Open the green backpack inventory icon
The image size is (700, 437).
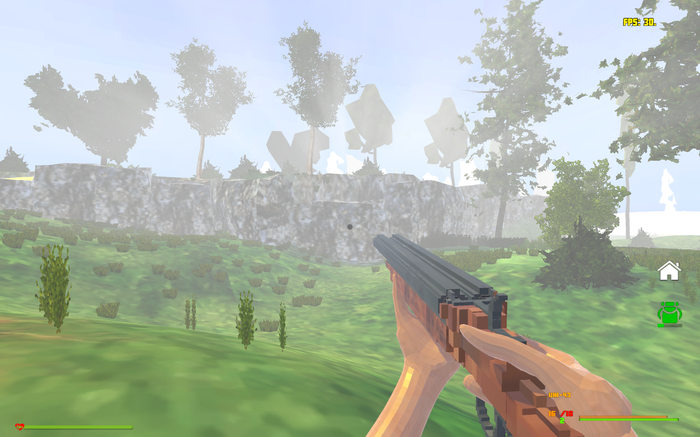coord(669,314)
